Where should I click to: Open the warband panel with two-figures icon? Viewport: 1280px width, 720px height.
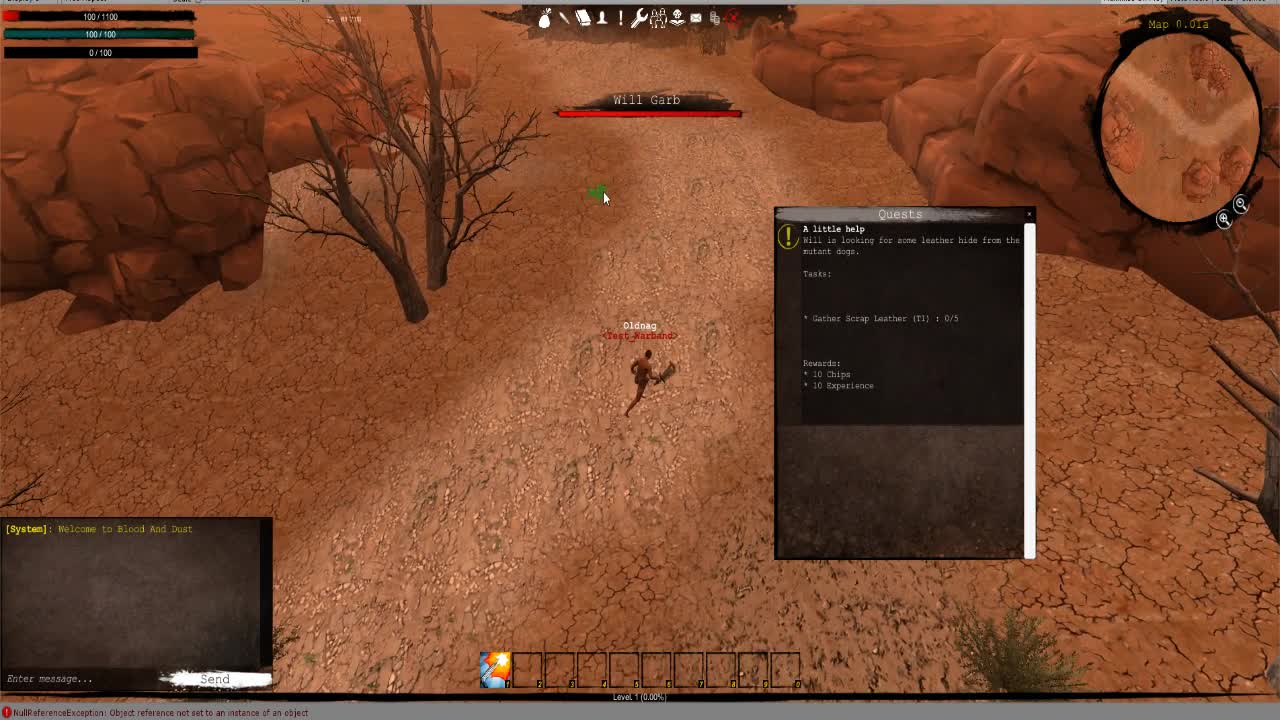click(x=658, y=17)
